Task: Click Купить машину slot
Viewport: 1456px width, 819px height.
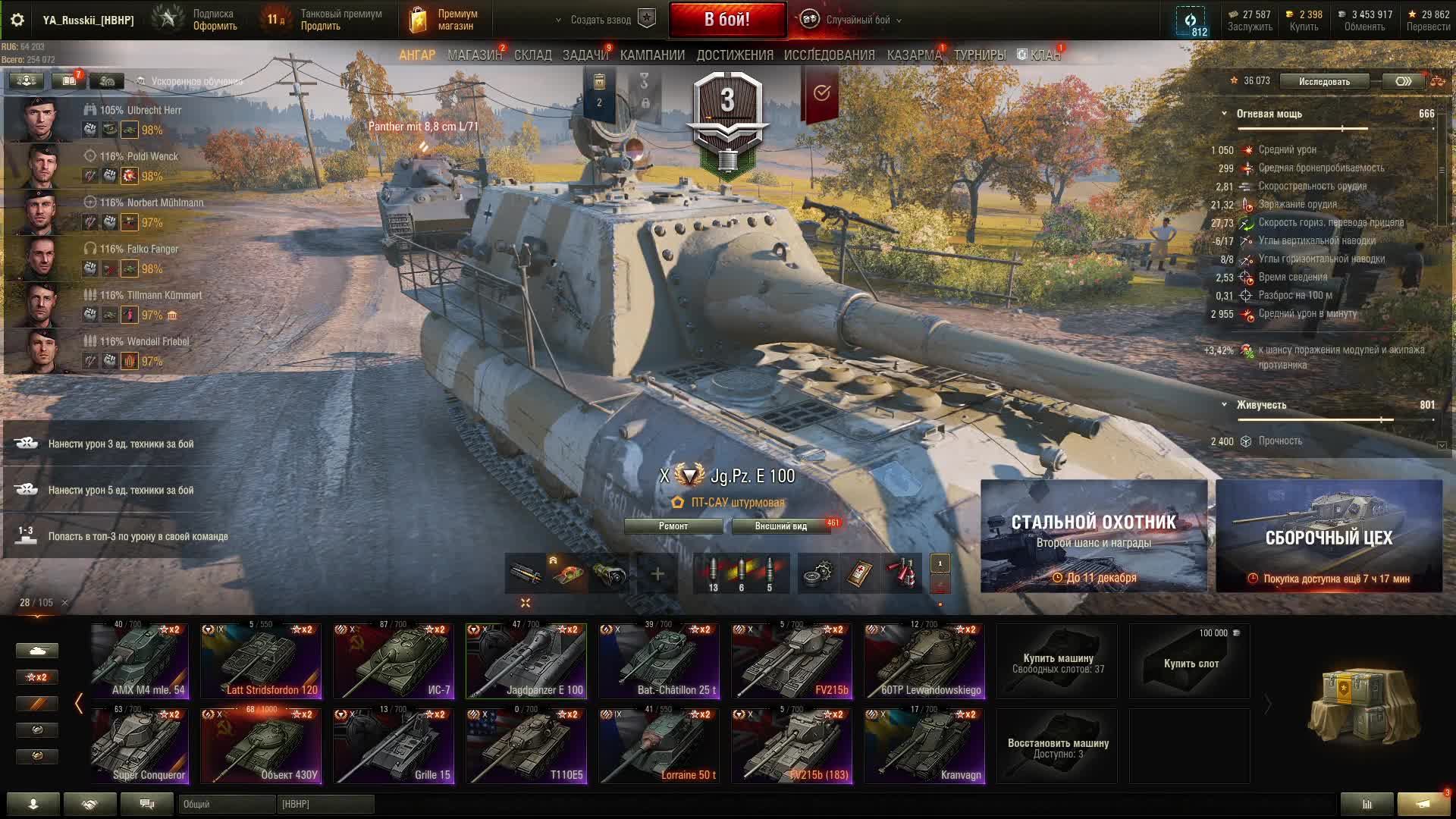Action: tap(1057, 662)
